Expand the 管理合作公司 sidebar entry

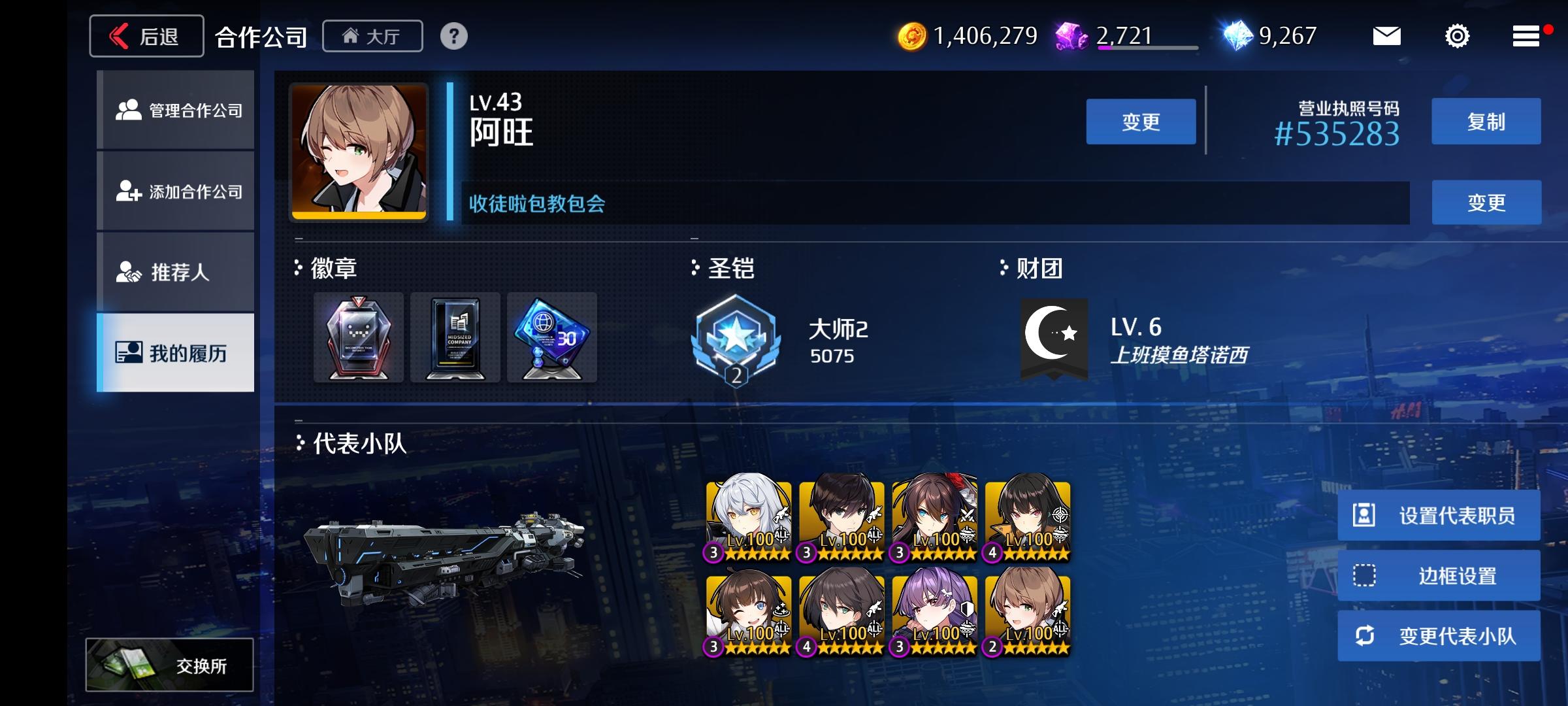175,111
